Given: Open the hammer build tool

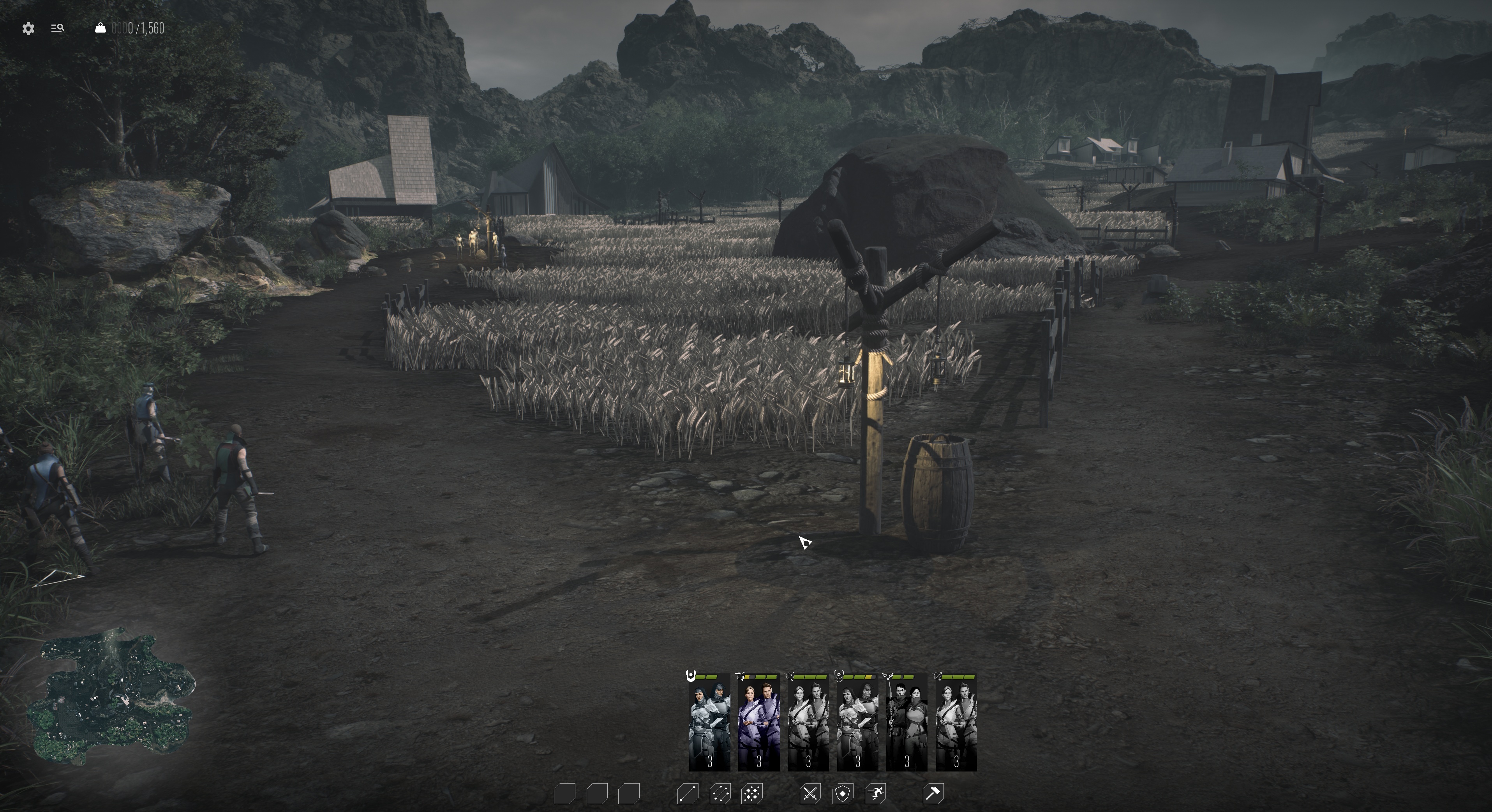Looking at the screenshot, I should pos(933,793).
